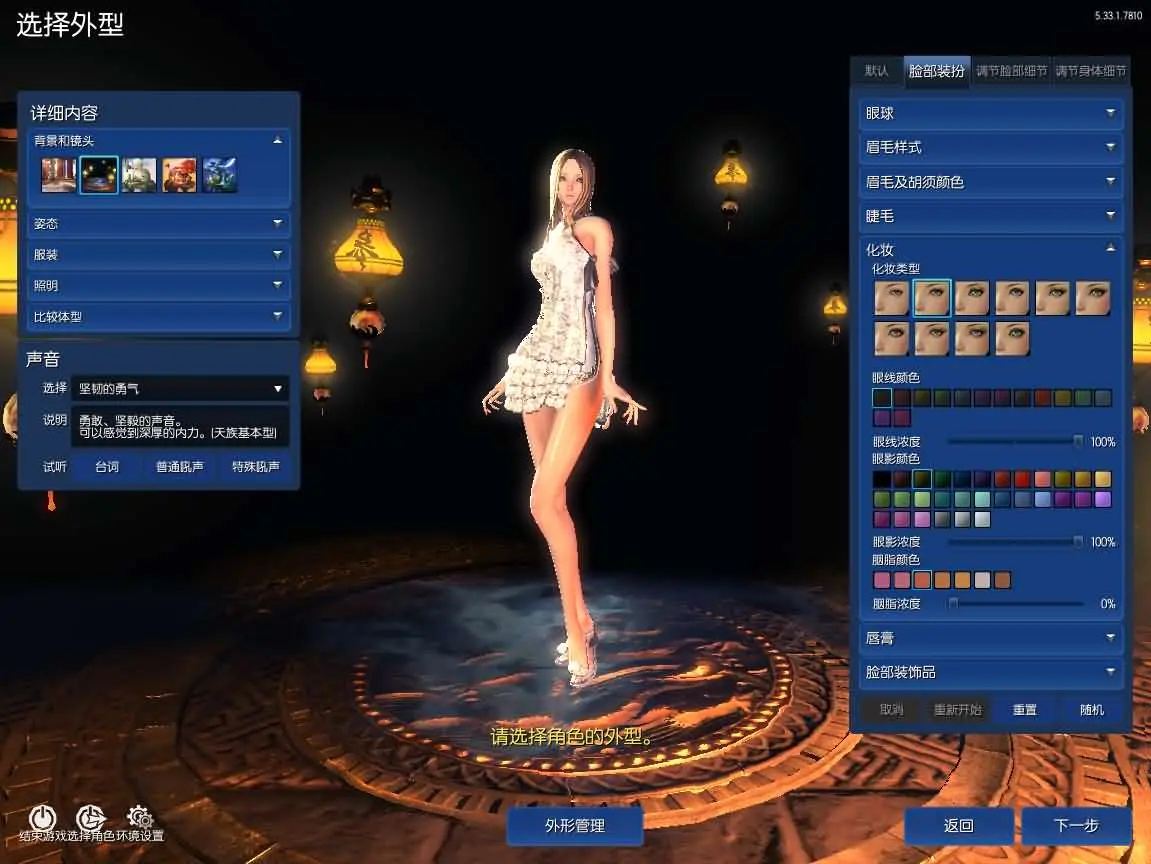
Task: Go back with the 返回 button
Action: coord(958,826)
